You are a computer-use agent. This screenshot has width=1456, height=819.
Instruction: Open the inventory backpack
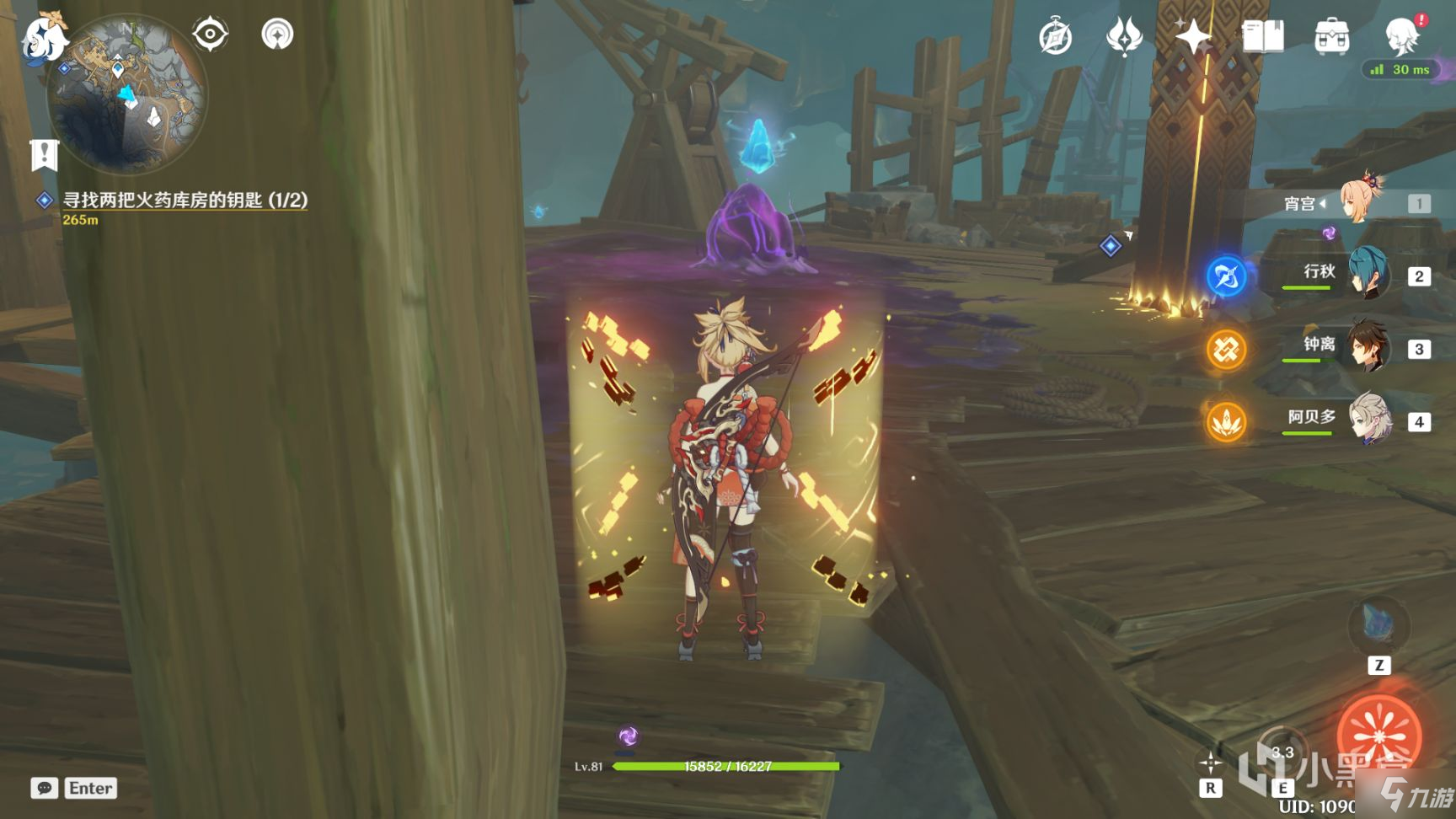(1331, 37)
